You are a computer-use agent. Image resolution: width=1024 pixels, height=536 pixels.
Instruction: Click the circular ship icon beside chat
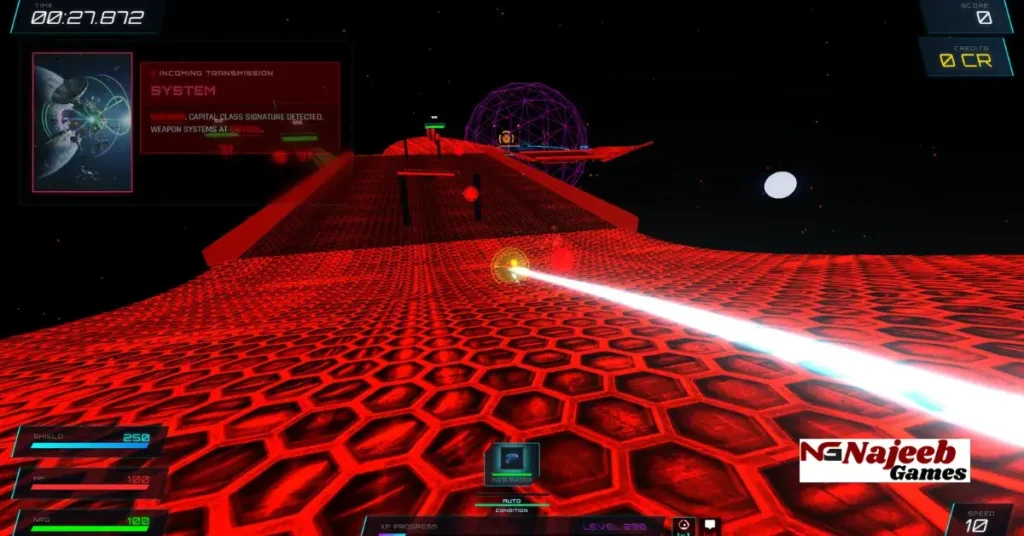coord(684,525)
